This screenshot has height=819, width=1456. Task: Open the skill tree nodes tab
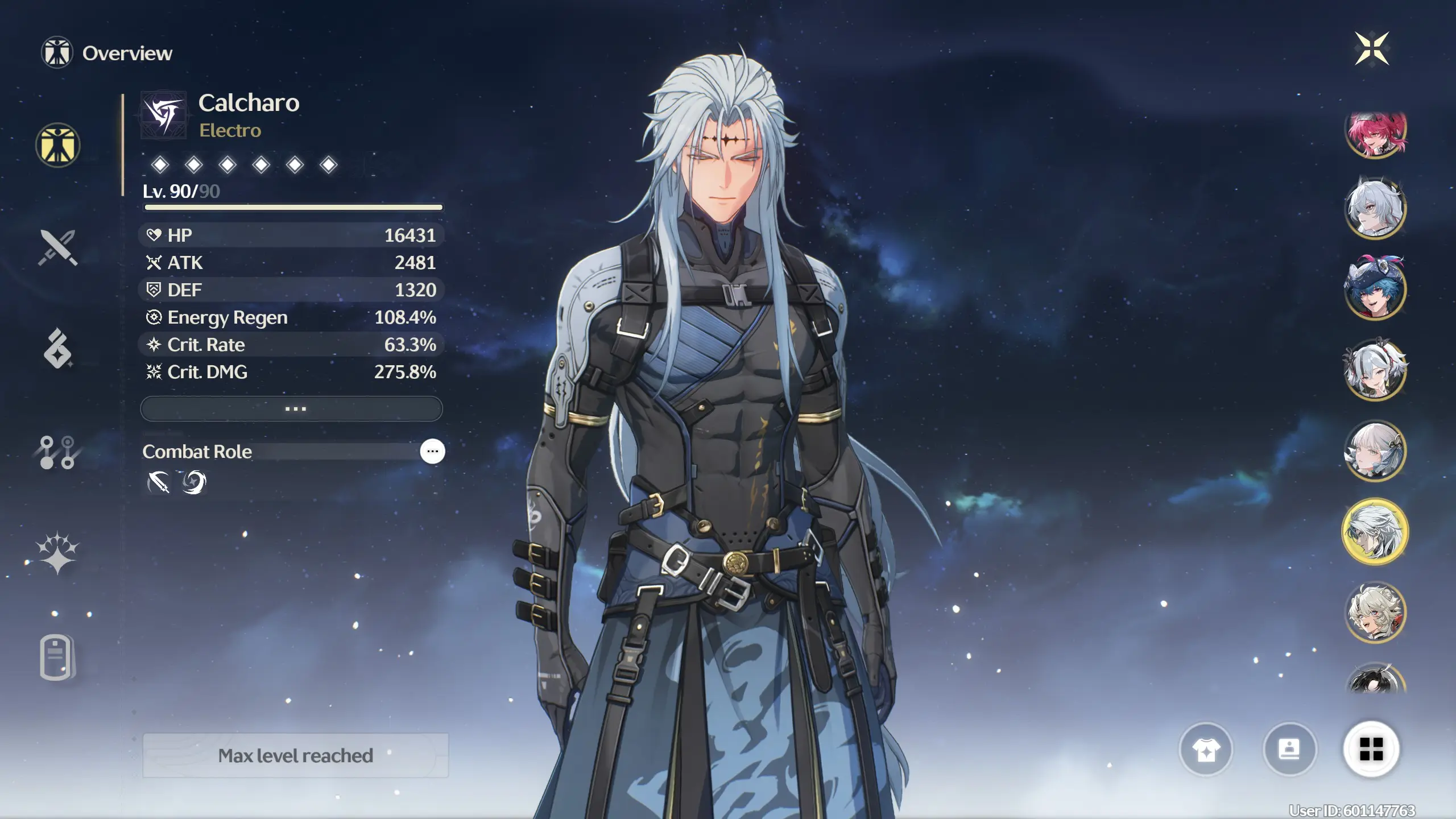coord(57,452)
